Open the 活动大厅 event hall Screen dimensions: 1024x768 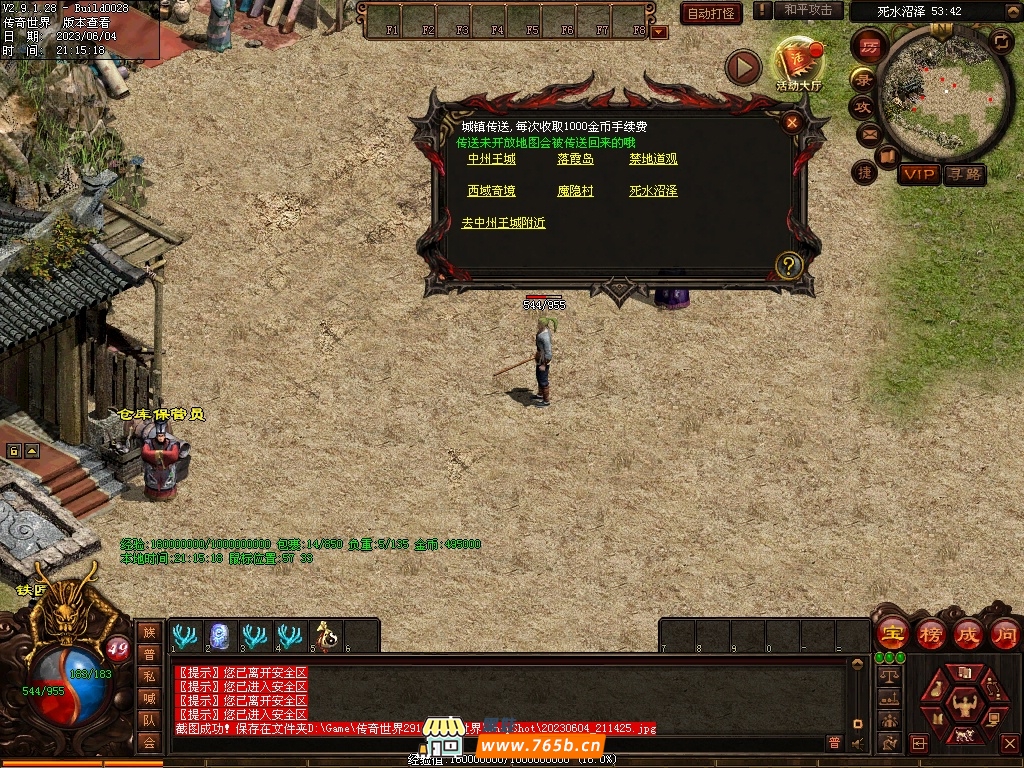coord(797,64)
